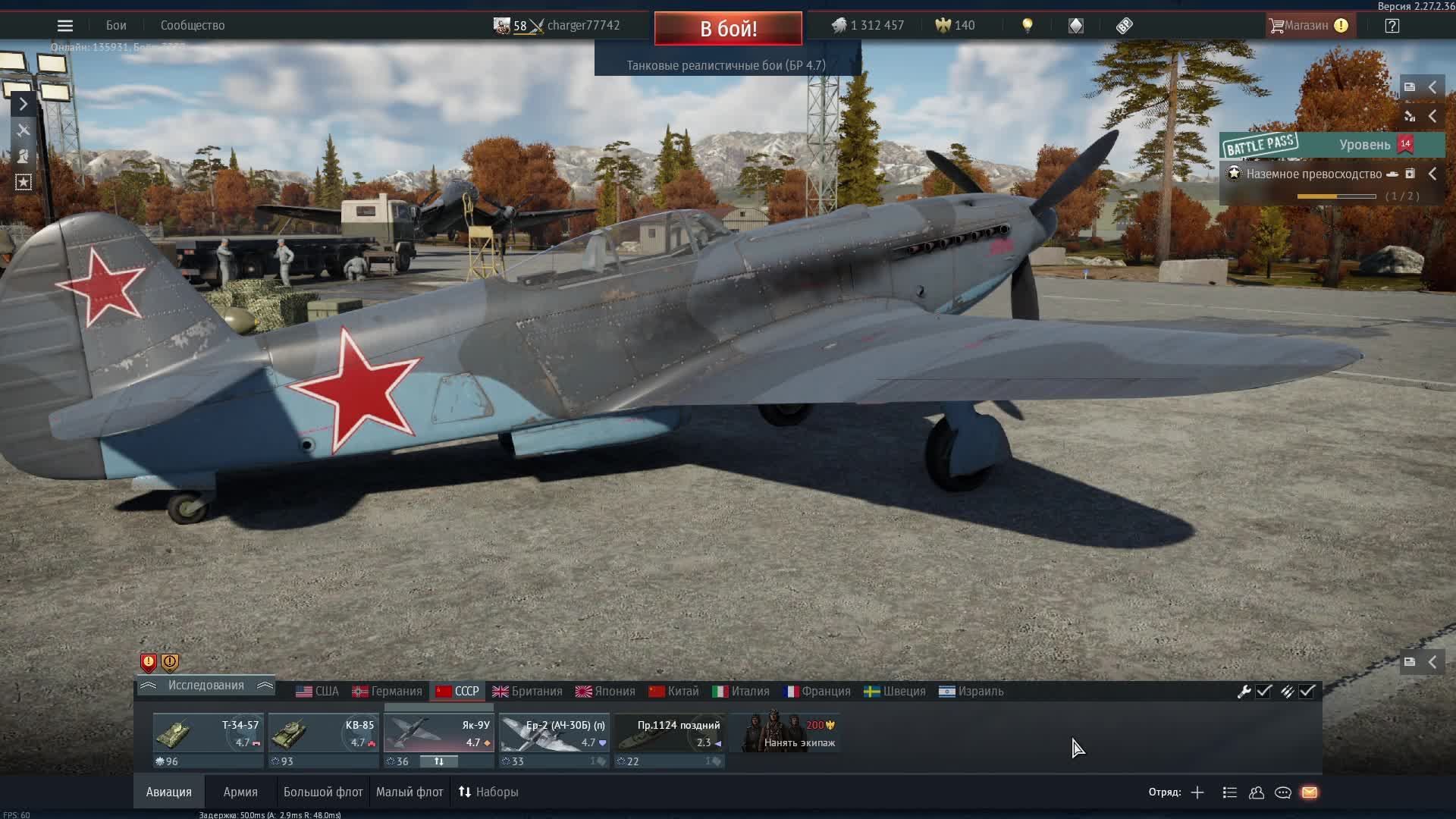Image resolution: width=1456 pixels, height=819 pixels.
Task: Start battle with the В бой! button
Action: pyautogui.click(x=728, y=29)
